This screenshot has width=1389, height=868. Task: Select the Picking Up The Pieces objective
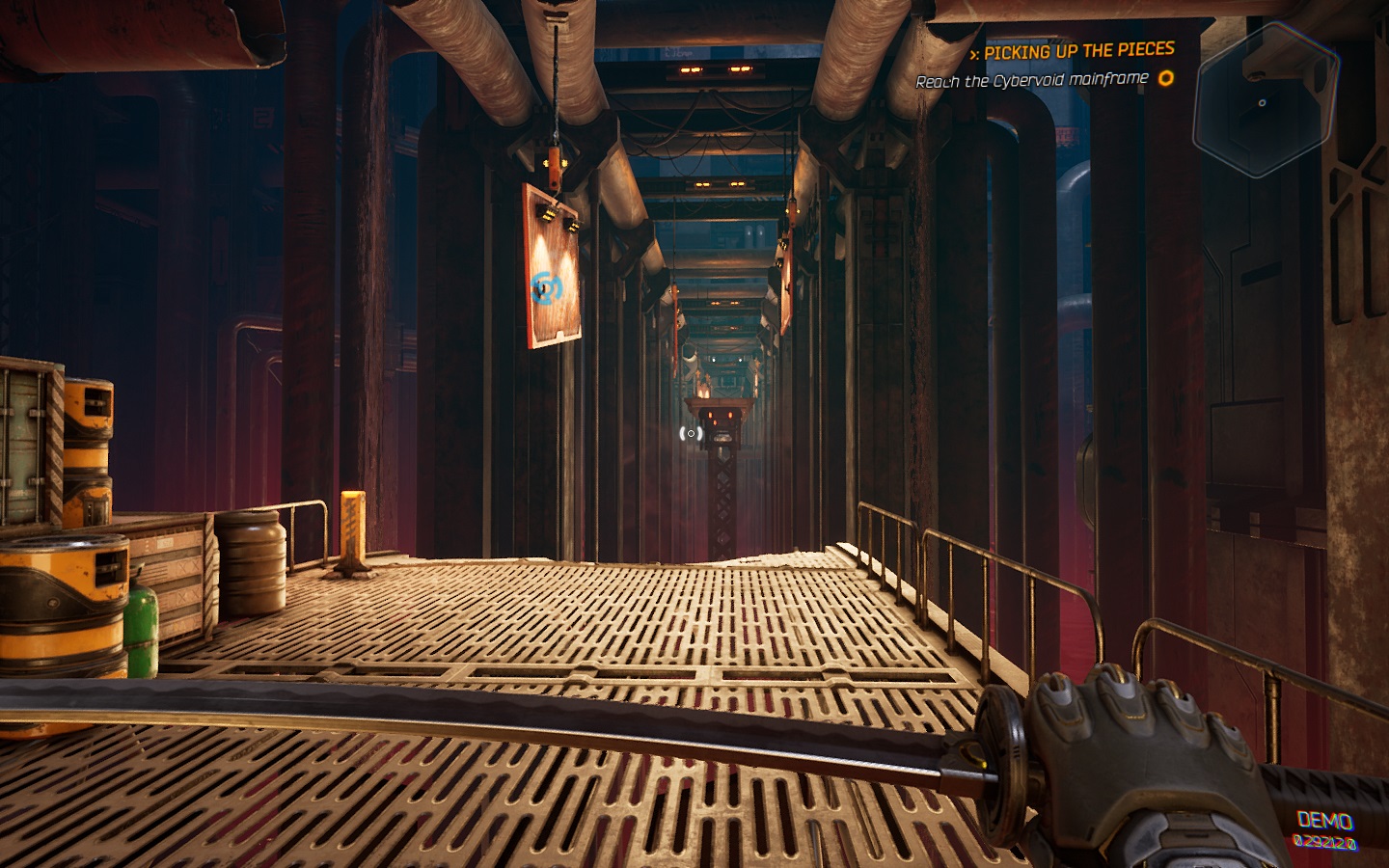pyautogui.click(x=1077, y=50)
